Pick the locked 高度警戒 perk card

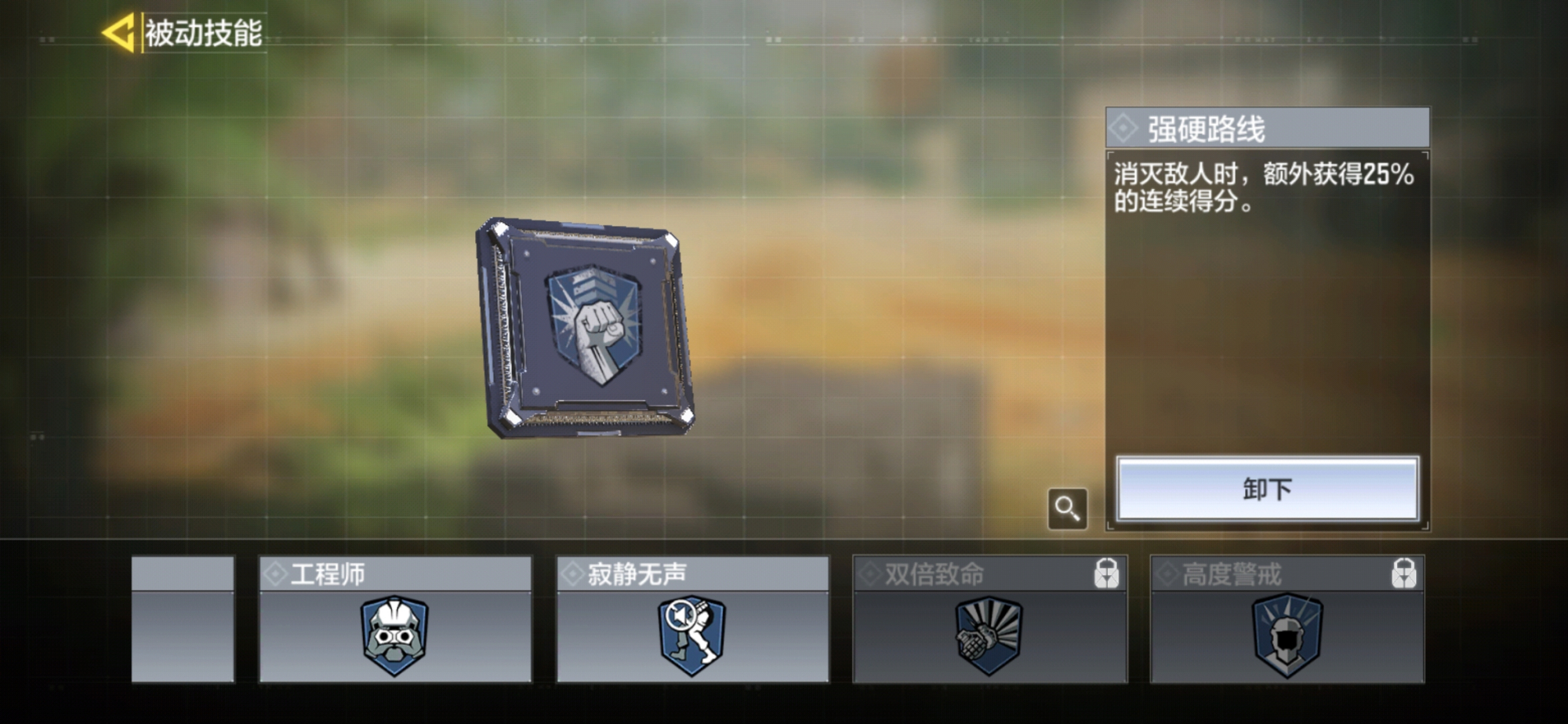point(1287,620)
